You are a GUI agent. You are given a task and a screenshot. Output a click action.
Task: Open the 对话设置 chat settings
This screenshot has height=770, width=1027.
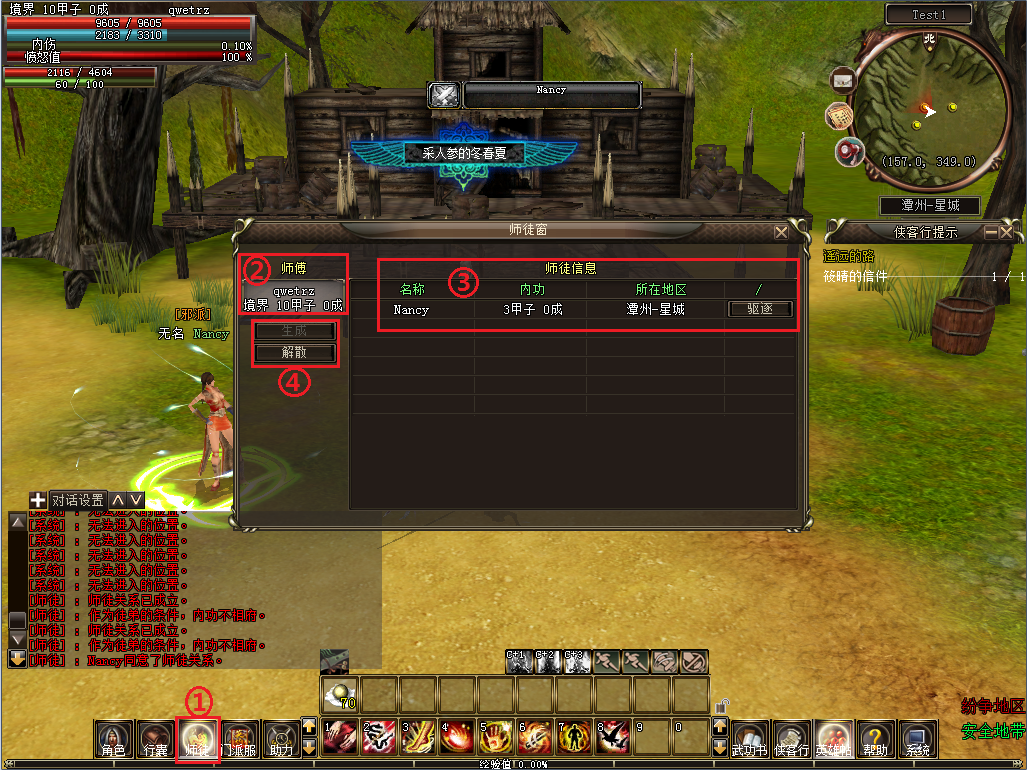point(78,500)
